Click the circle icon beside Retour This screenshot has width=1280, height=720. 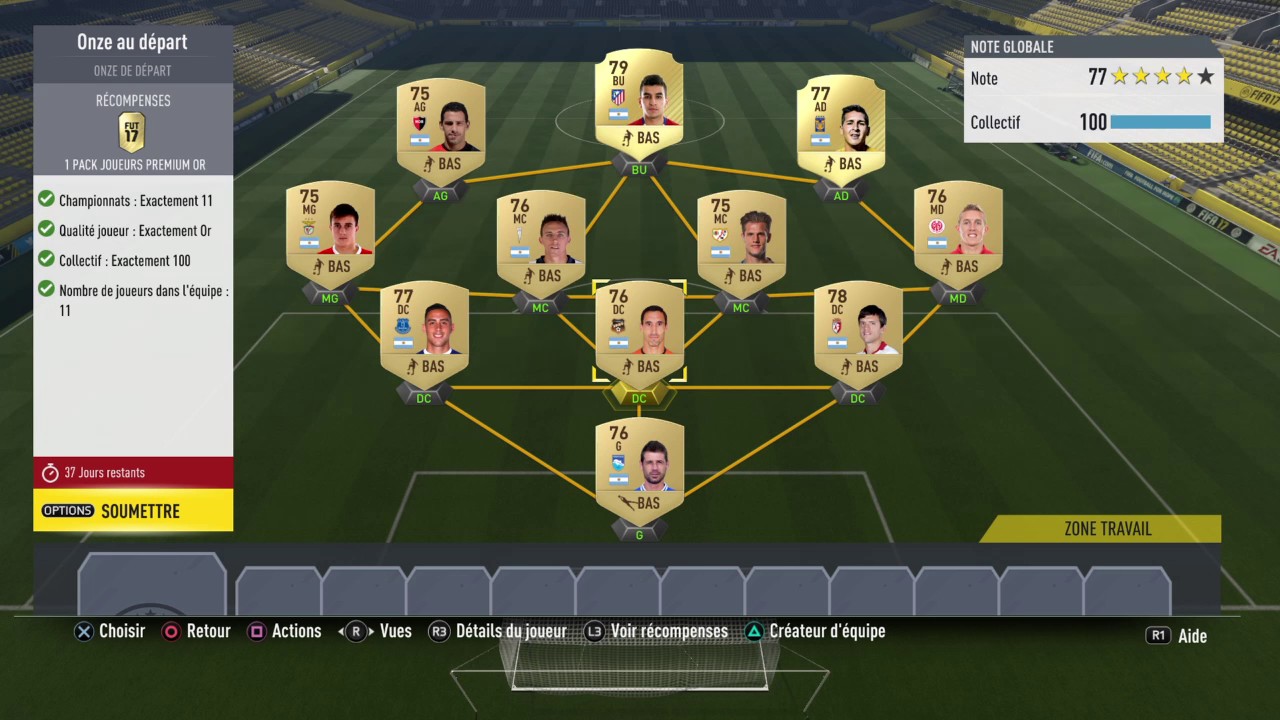tap(171, 631)
